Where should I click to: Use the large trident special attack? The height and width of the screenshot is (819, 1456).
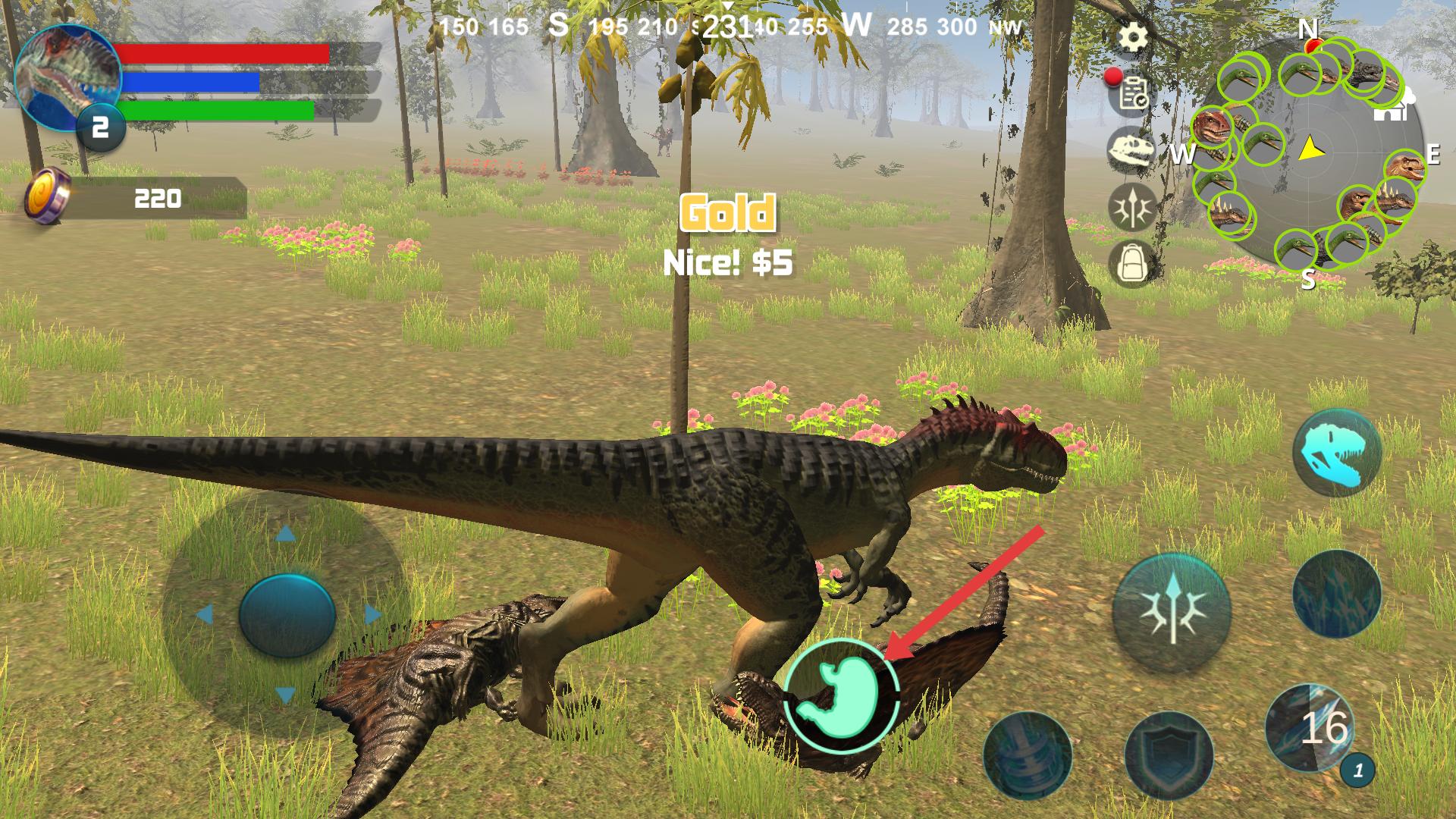coord(1172,611)
